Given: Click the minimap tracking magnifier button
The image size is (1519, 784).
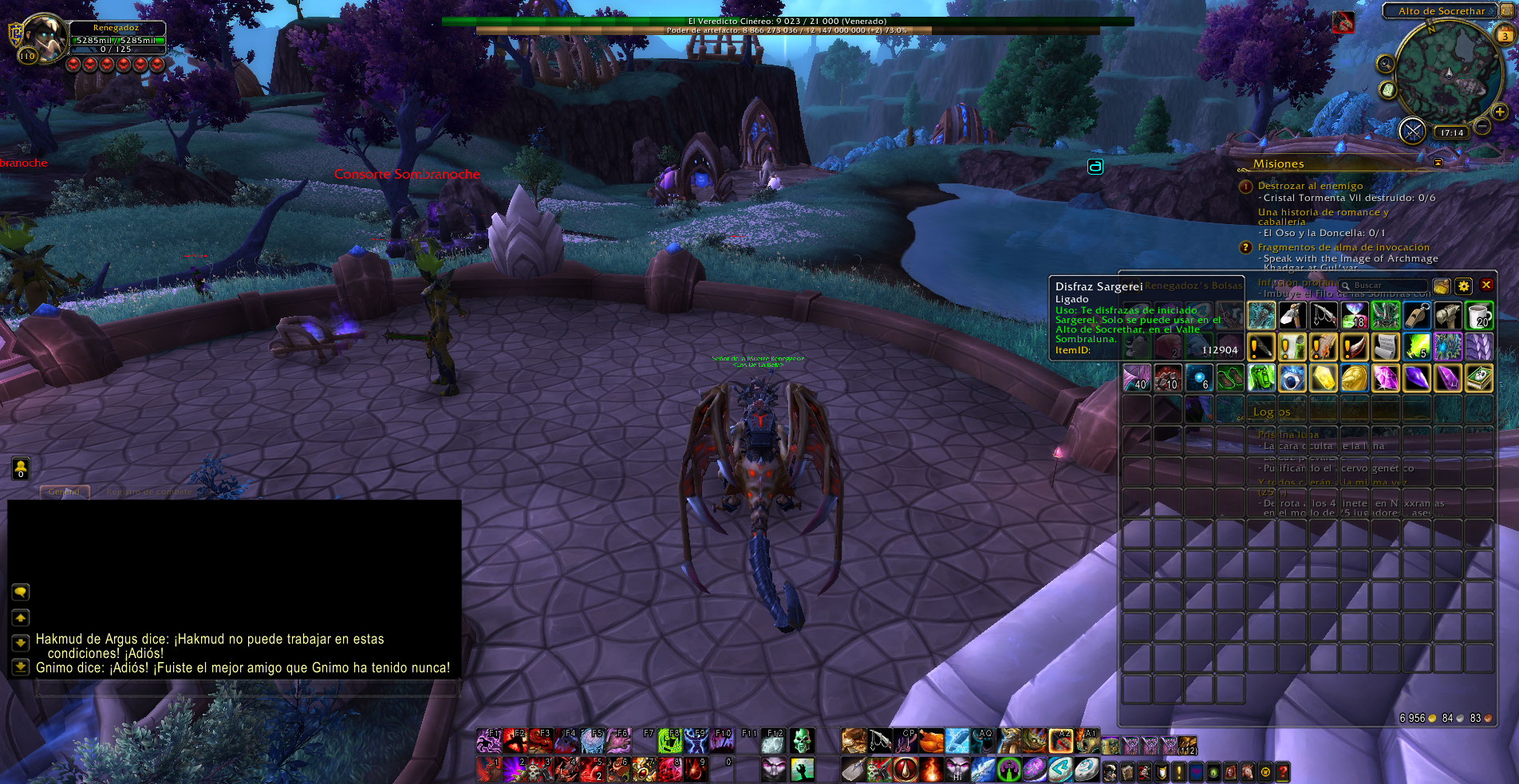Looking at the screenshot, I should (1386, 64).
